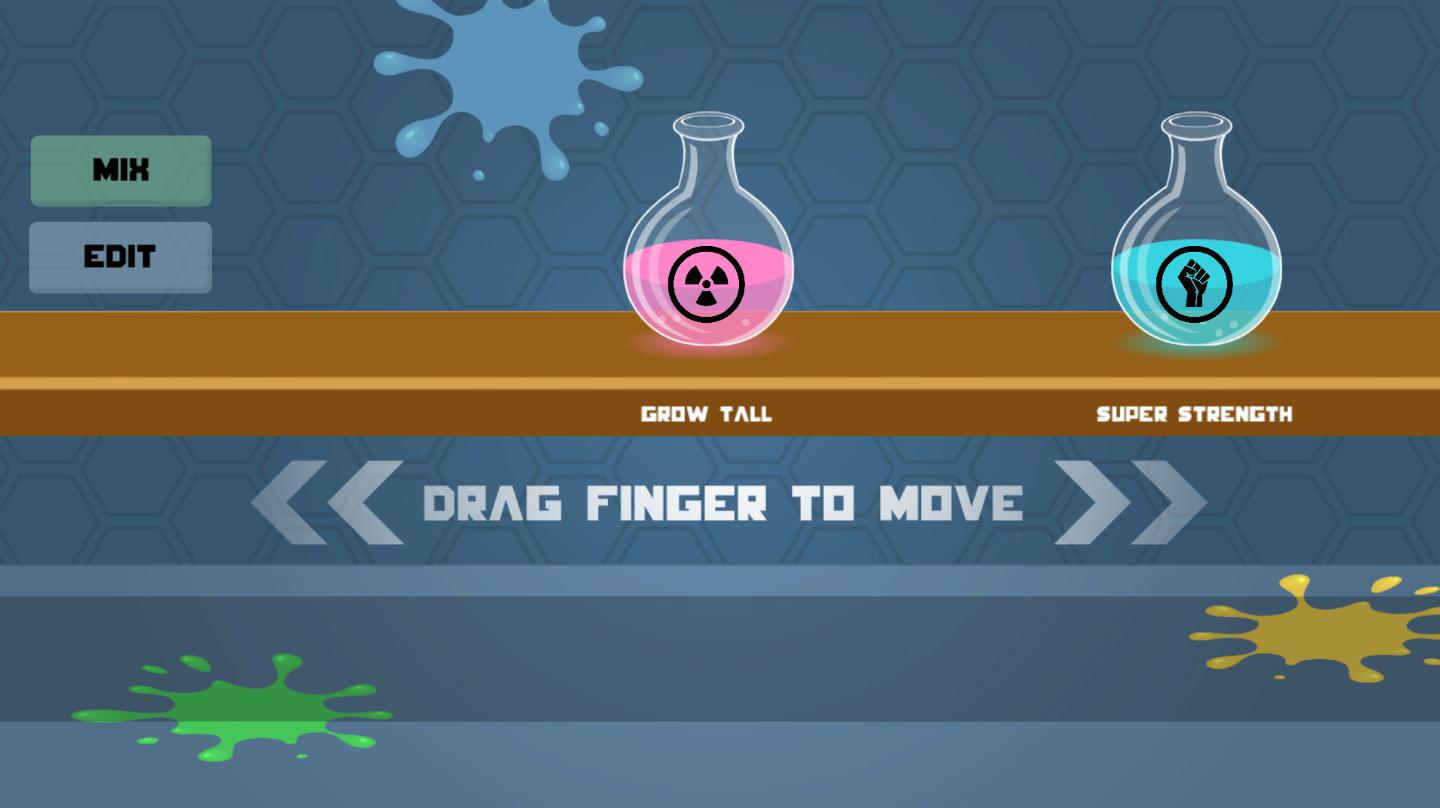Select the radiation symbol on the pink potion
Screen dimensions: 1440x808
tap(707, 284)
